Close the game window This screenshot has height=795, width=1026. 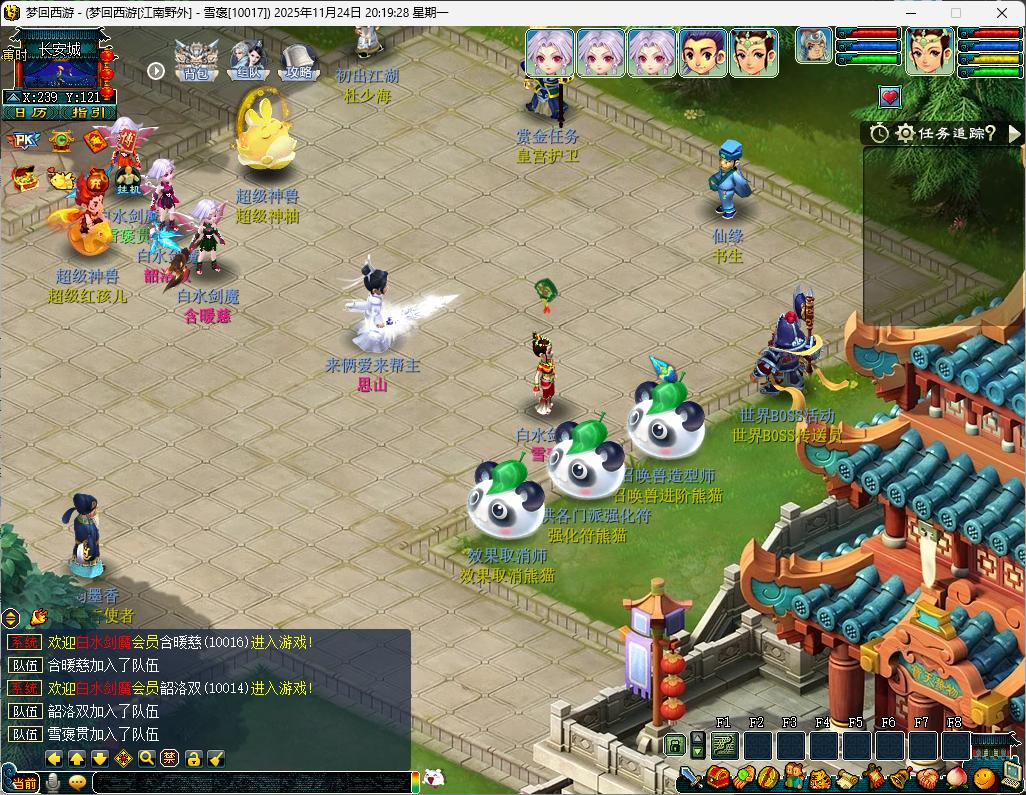1002,13
